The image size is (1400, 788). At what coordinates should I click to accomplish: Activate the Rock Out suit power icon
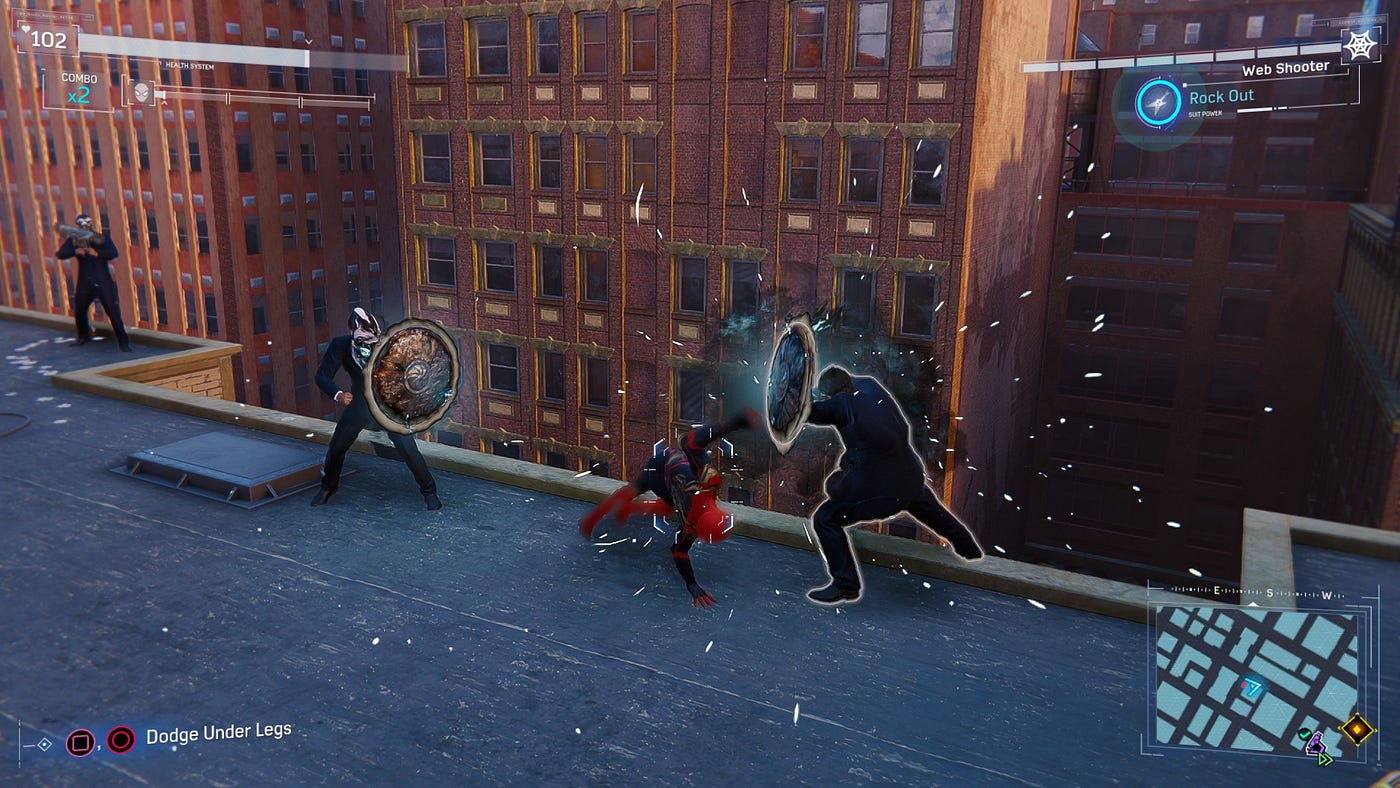click(x=1158, y=101)
